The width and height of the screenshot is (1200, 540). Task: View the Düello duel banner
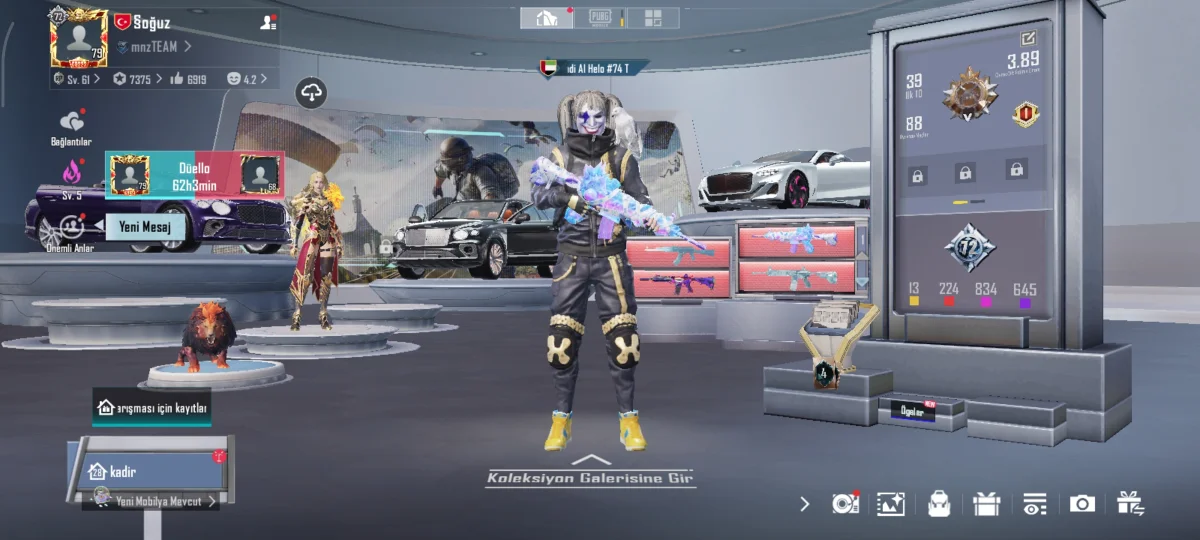click(x=195, y=175)
